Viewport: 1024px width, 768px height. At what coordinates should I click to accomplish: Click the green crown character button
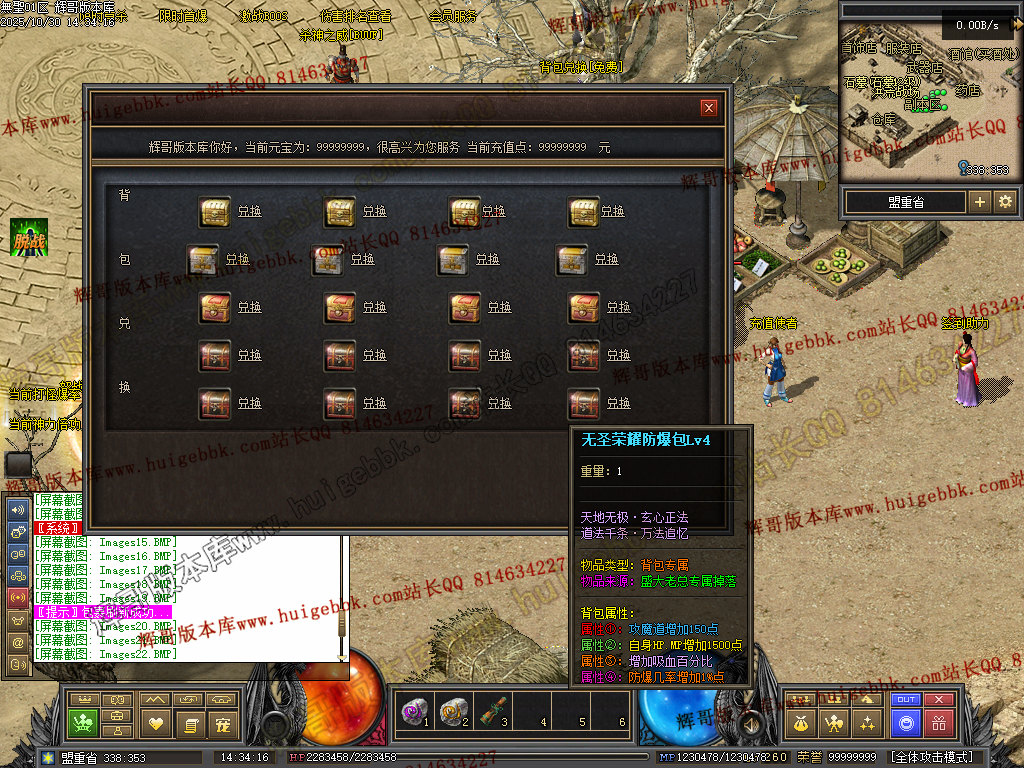coord(82,723)
